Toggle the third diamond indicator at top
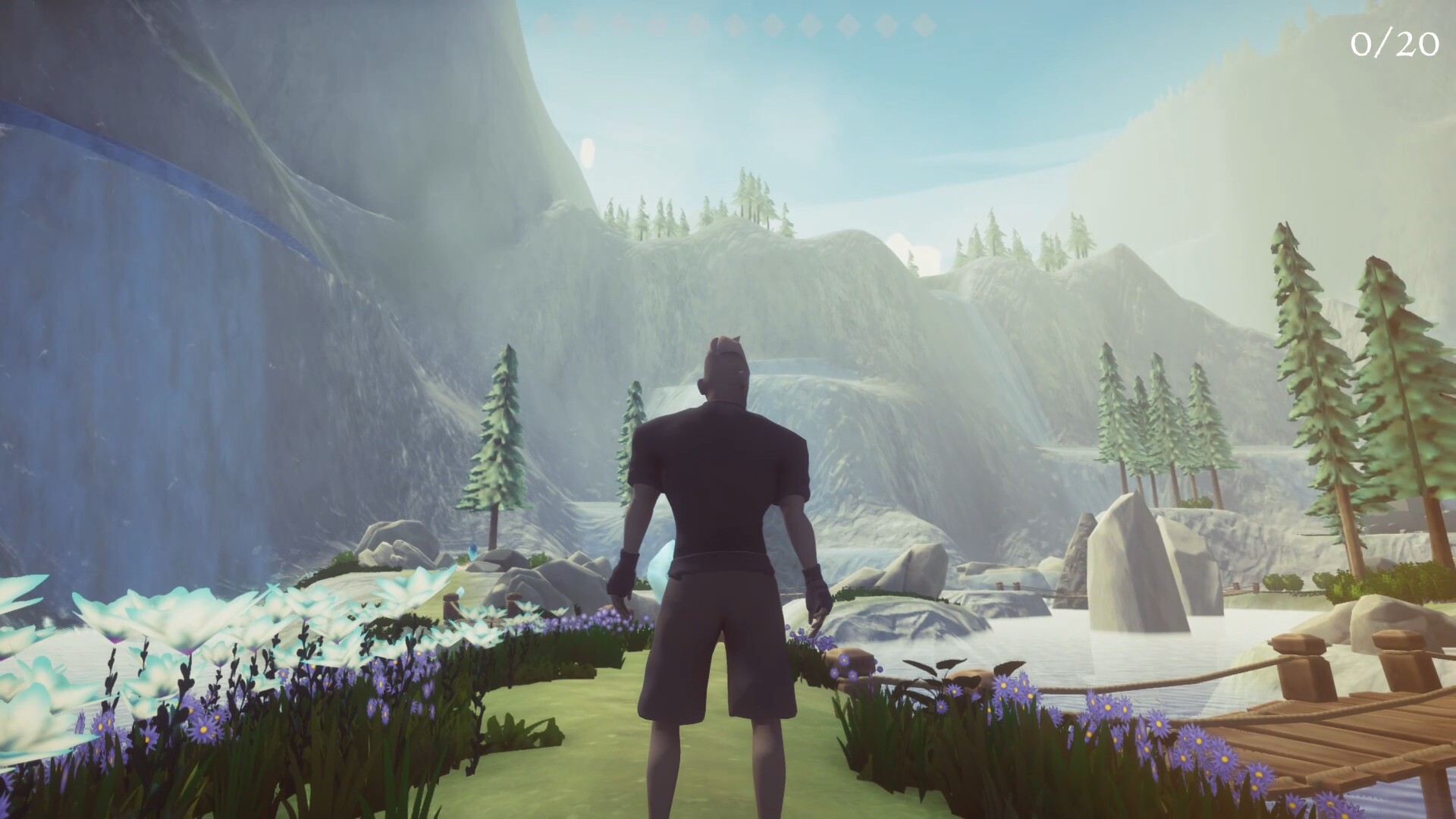 [619, 23]
